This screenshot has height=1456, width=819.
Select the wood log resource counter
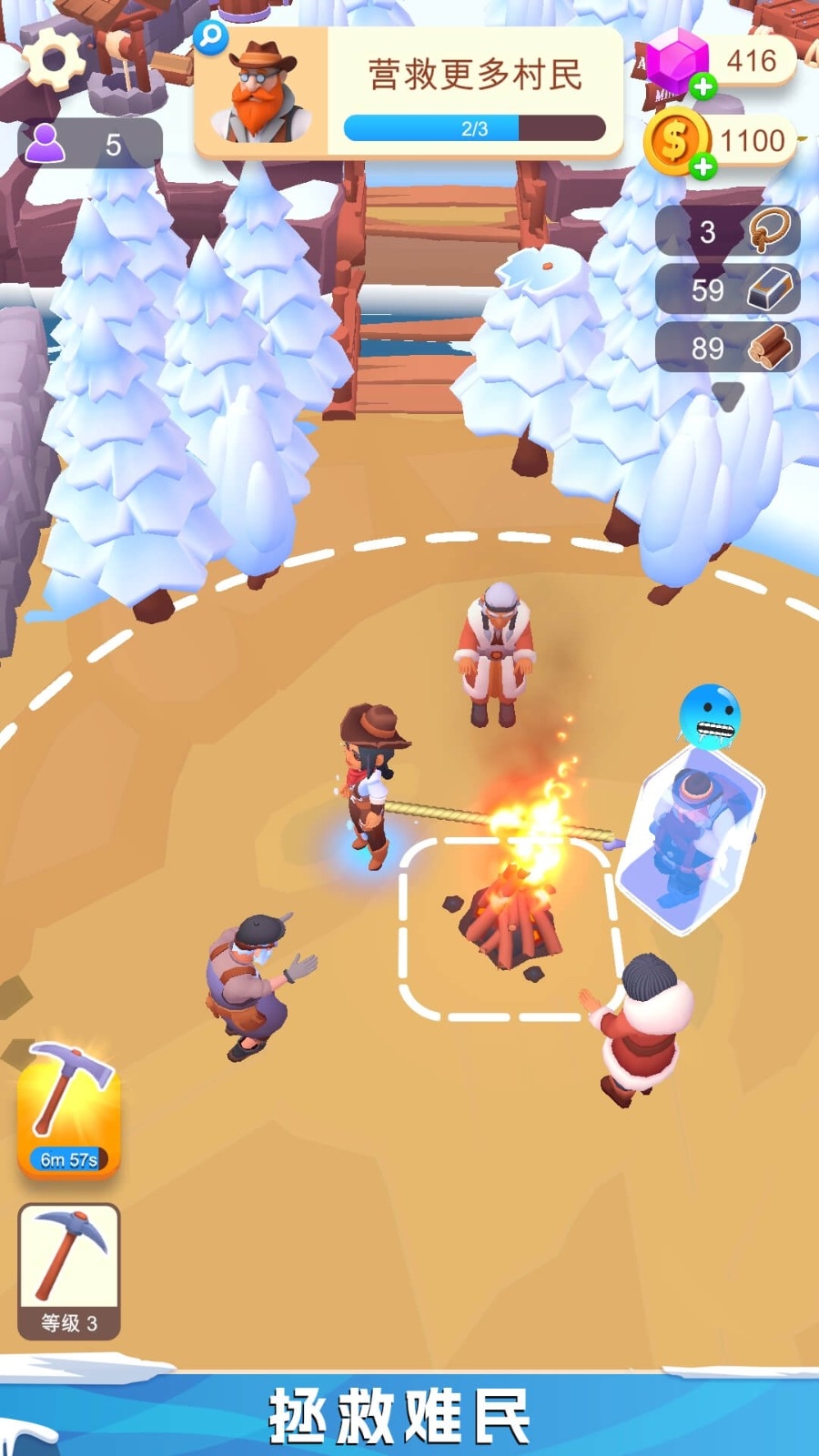[728, 348]
